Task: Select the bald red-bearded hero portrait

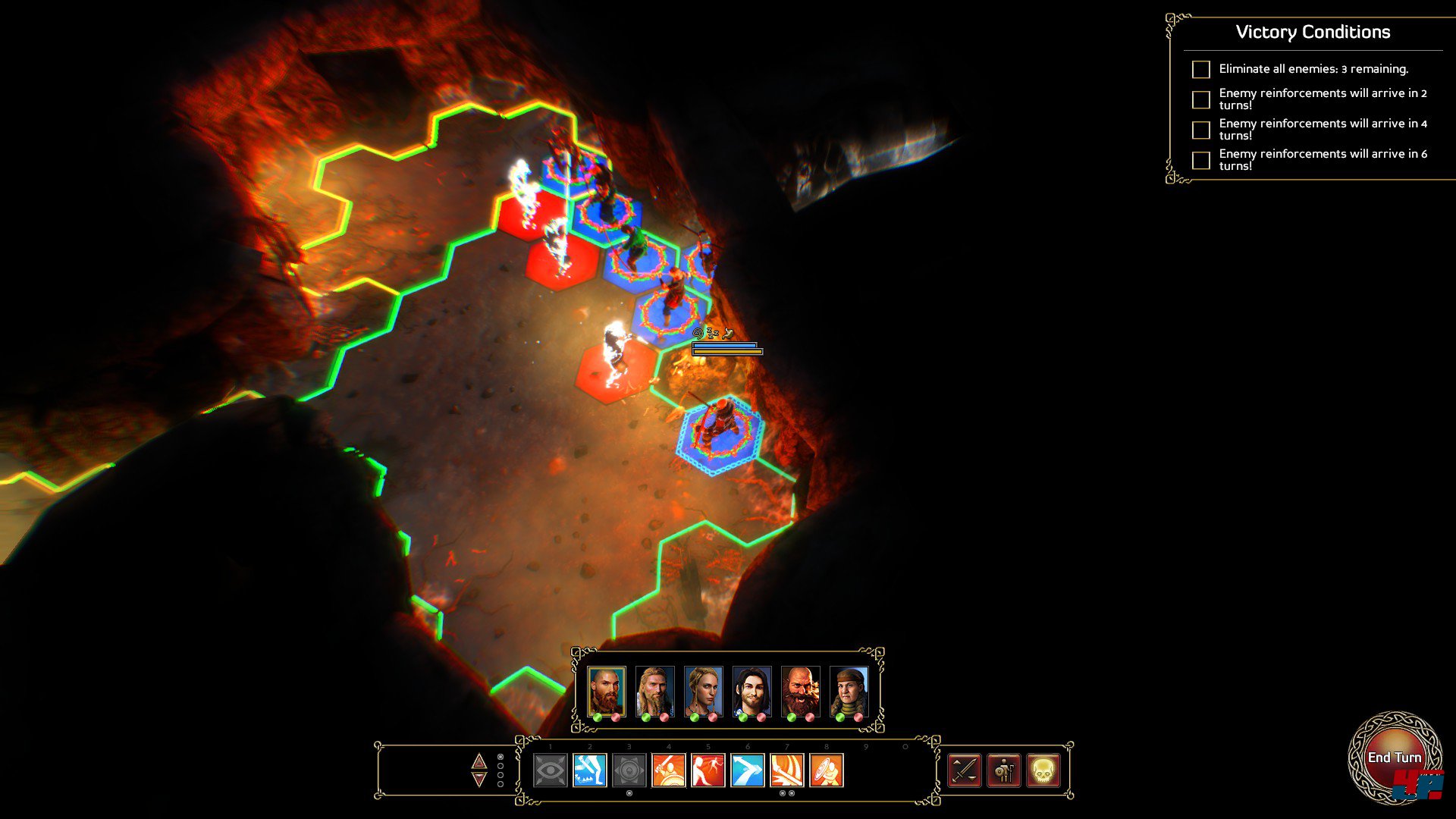Action: pos(607,690)
